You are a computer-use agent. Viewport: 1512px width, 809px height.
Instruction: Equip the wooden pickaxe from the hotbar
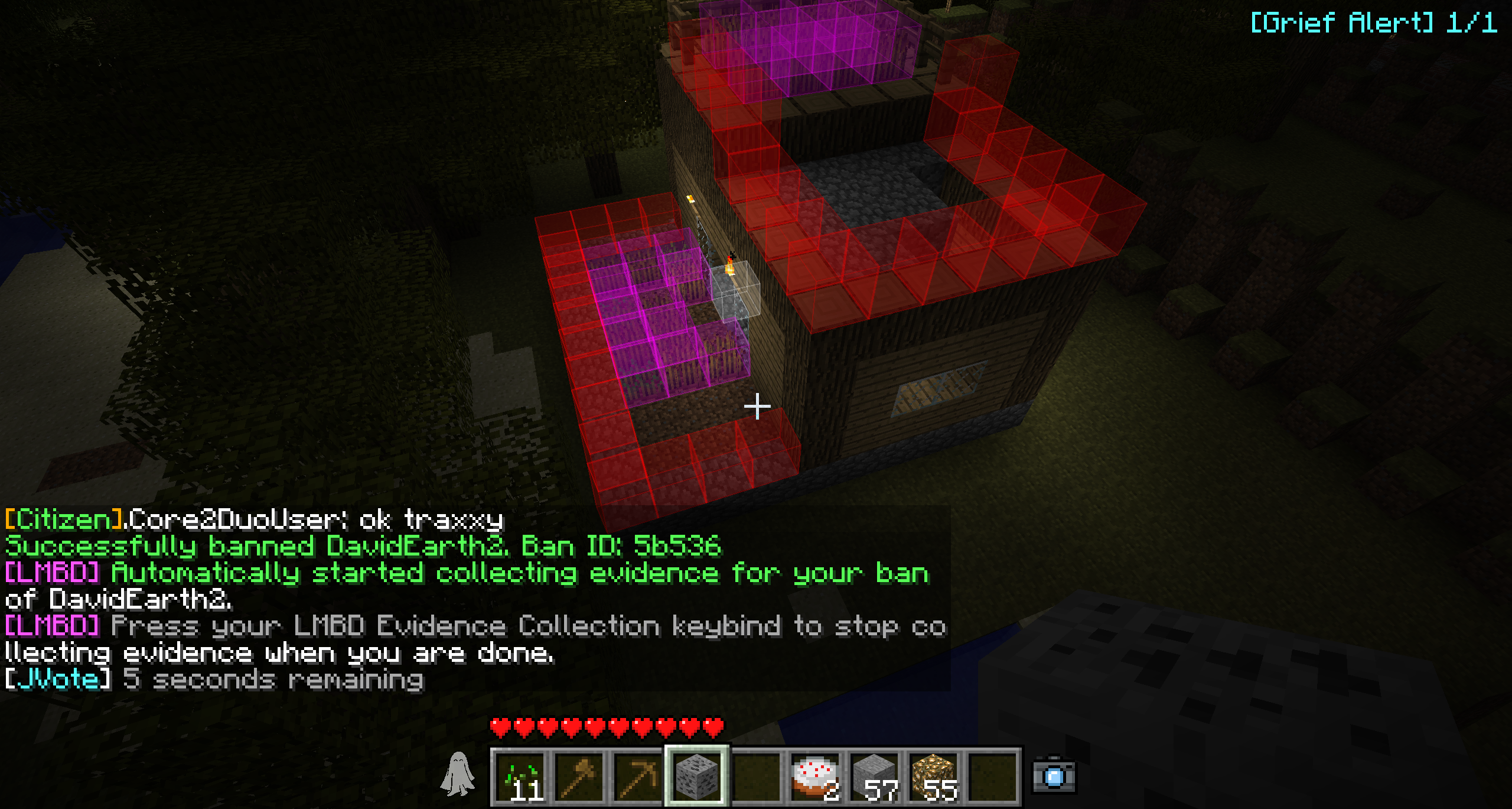pos(638,776)
